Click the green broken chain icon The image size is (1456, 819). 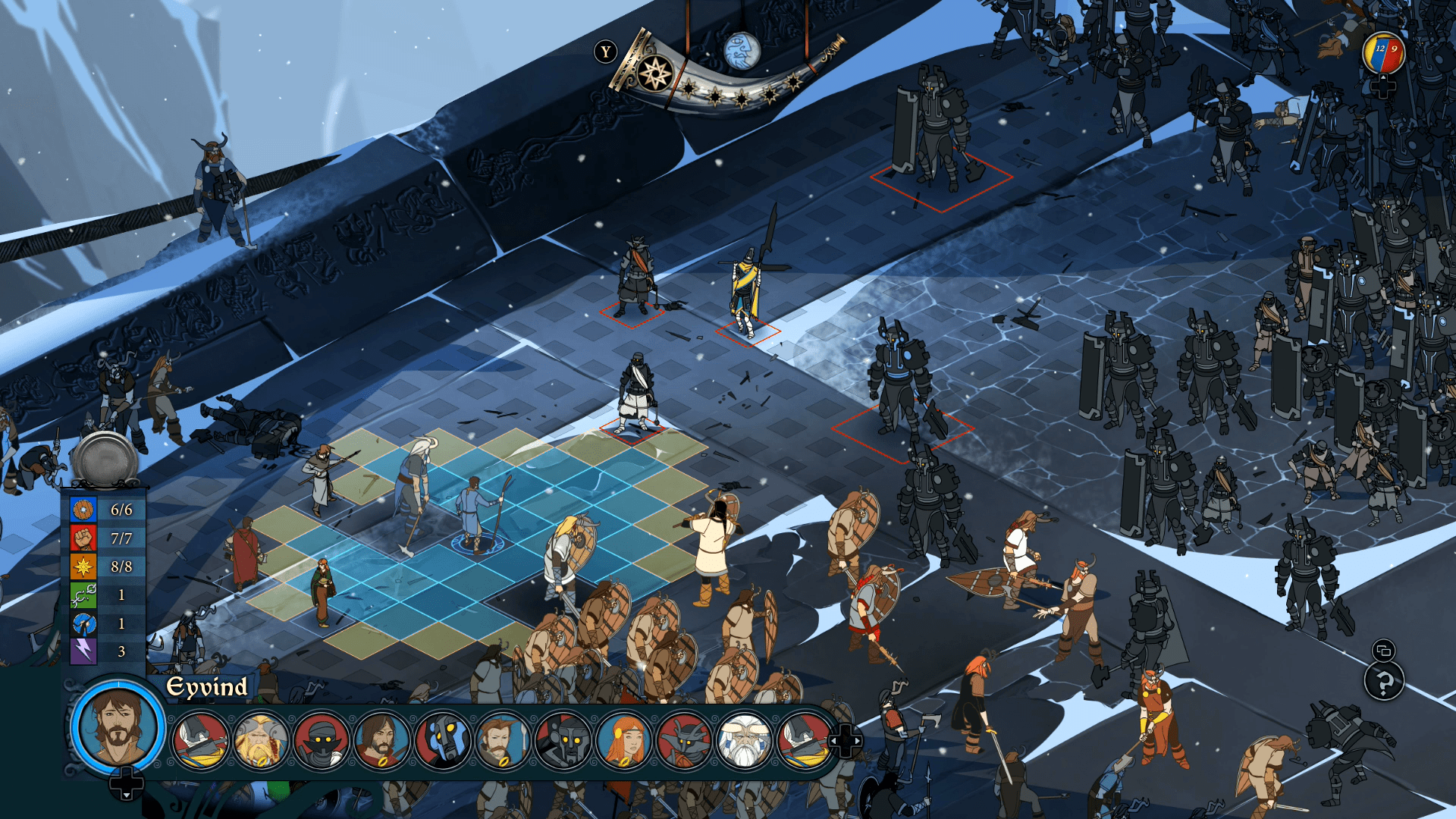(x=83, y=595)
